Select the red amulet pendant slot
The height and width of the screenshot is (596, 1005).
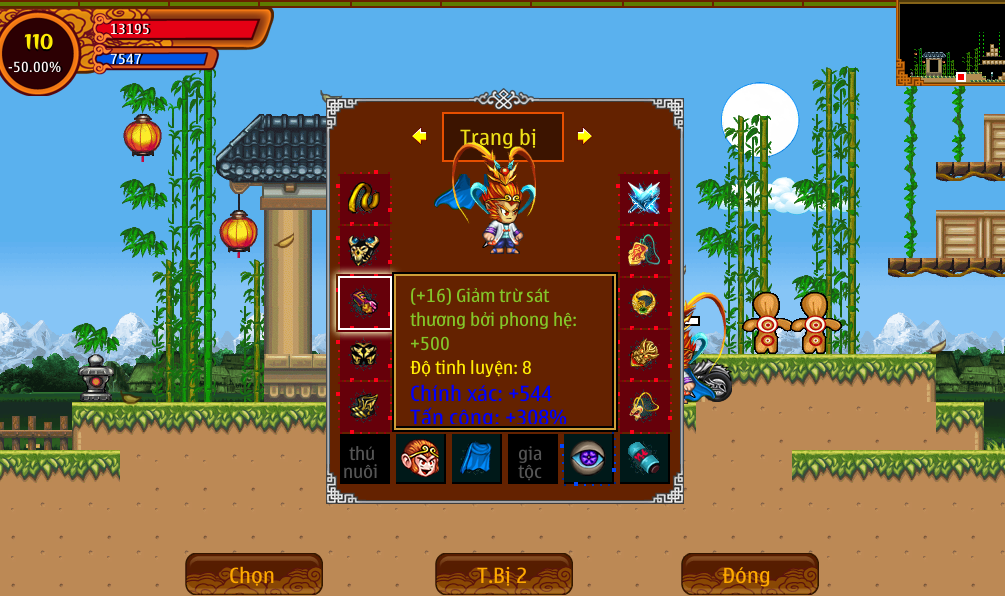pos(644,250)
